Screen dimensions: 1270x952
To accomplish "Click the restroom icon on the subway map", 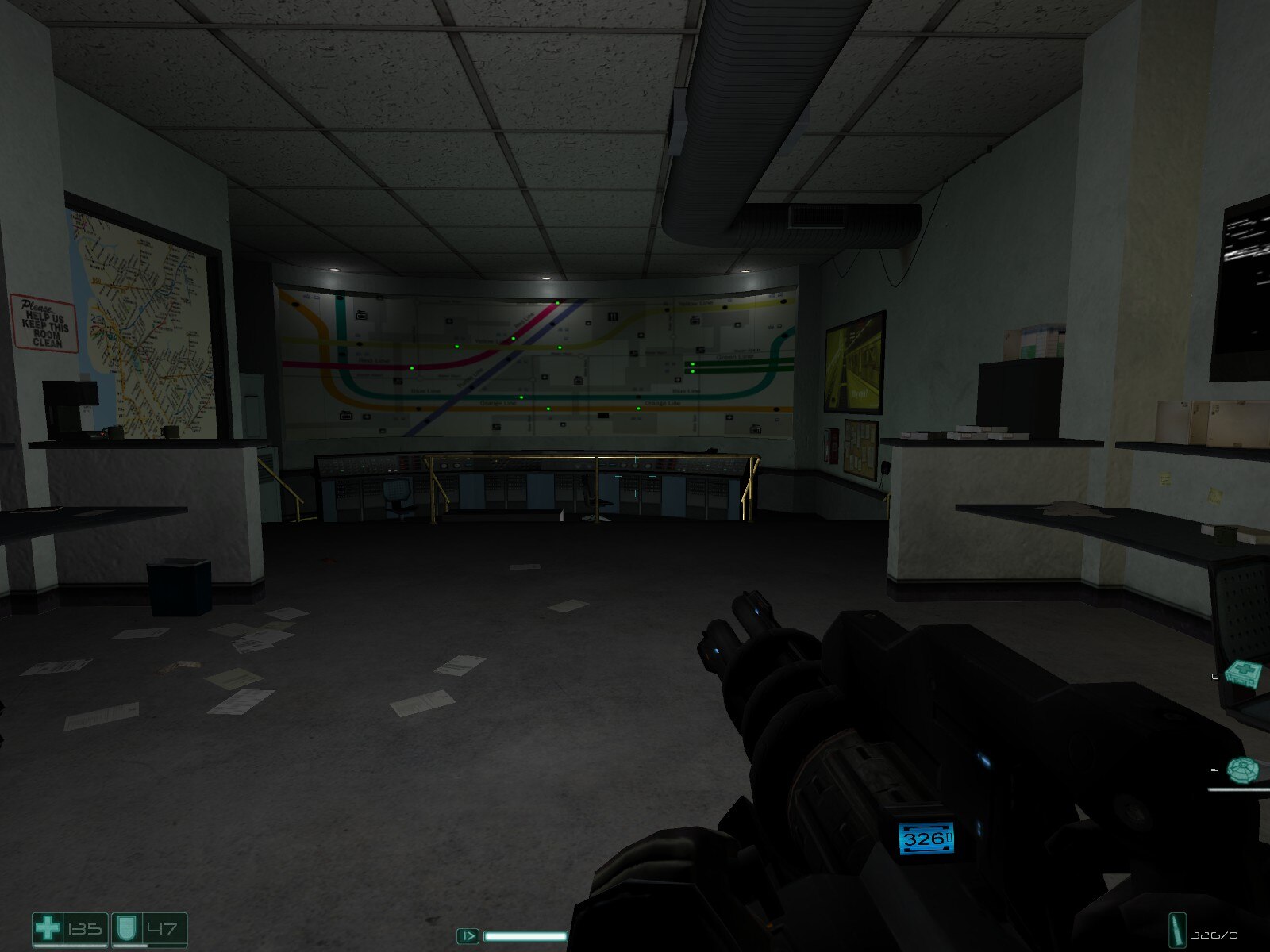I will (613, 315).
